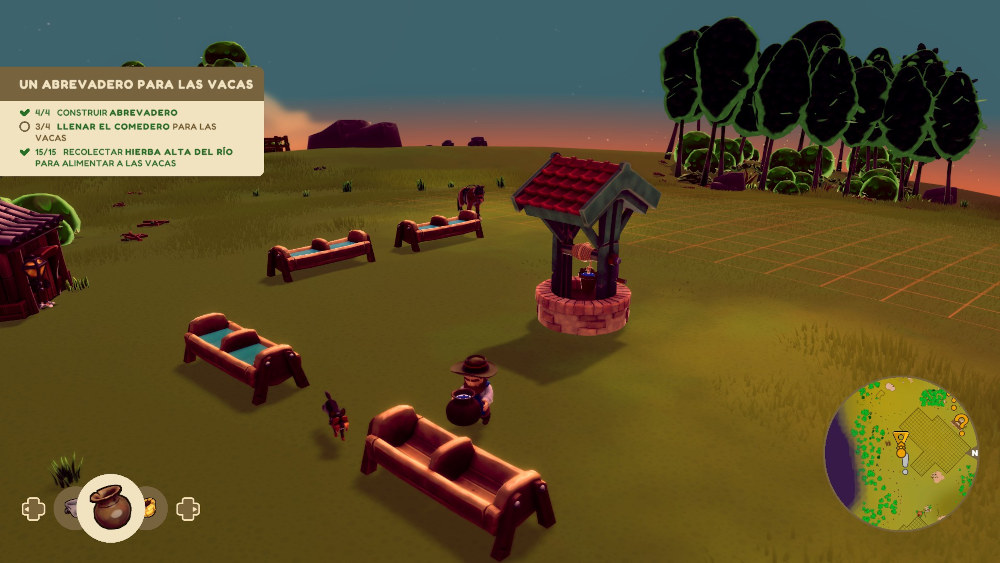Switch to the yellow item right of the pot
Viewport: 1000px width, 563px height.
click(x=151, y=508)
